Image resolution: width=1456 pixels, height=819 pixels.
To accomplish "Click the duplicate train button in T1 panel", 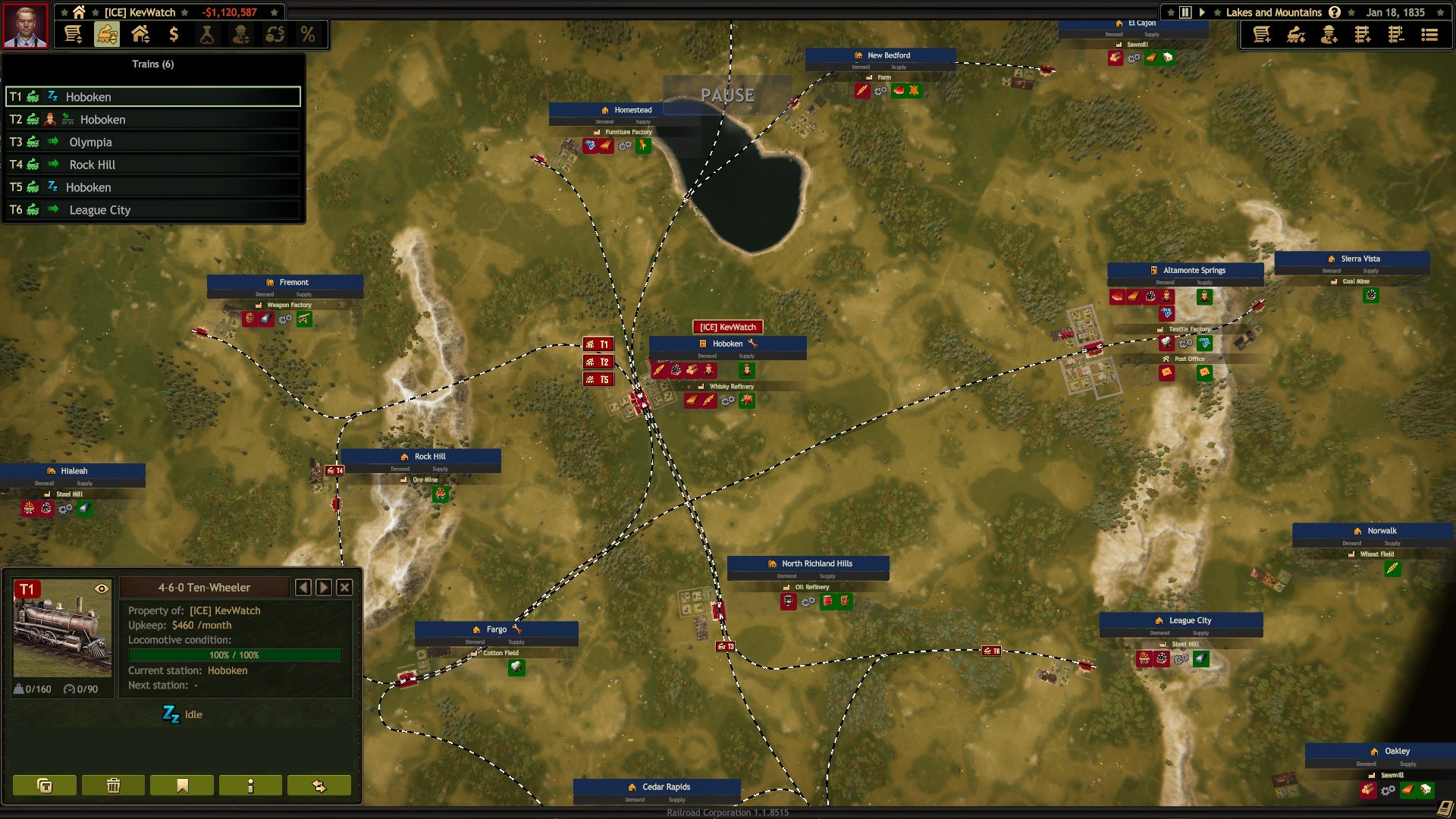I will [44, 786].
